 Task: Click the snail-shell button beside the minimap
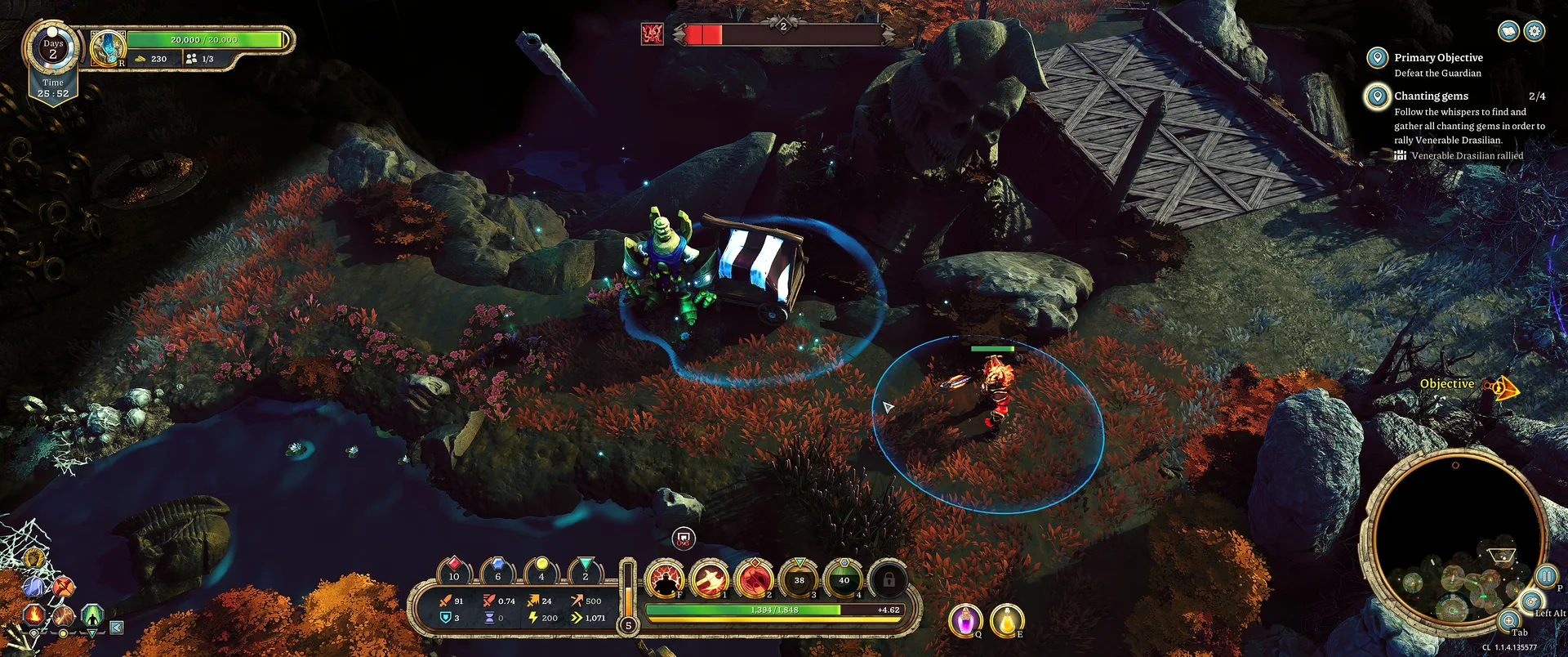[1531, 602]
